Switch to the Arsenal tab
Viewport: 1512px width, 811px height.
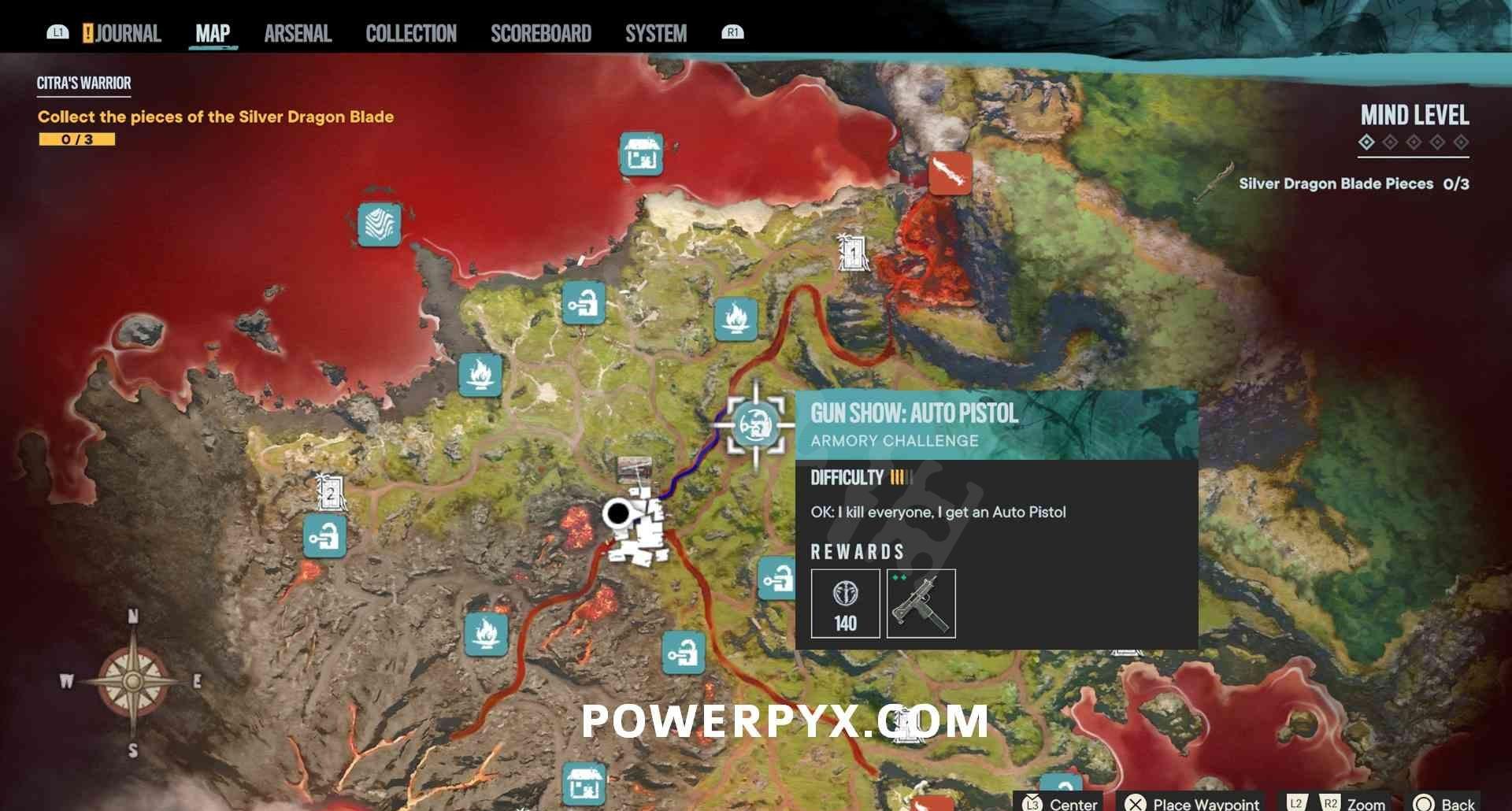coord(297,33)
